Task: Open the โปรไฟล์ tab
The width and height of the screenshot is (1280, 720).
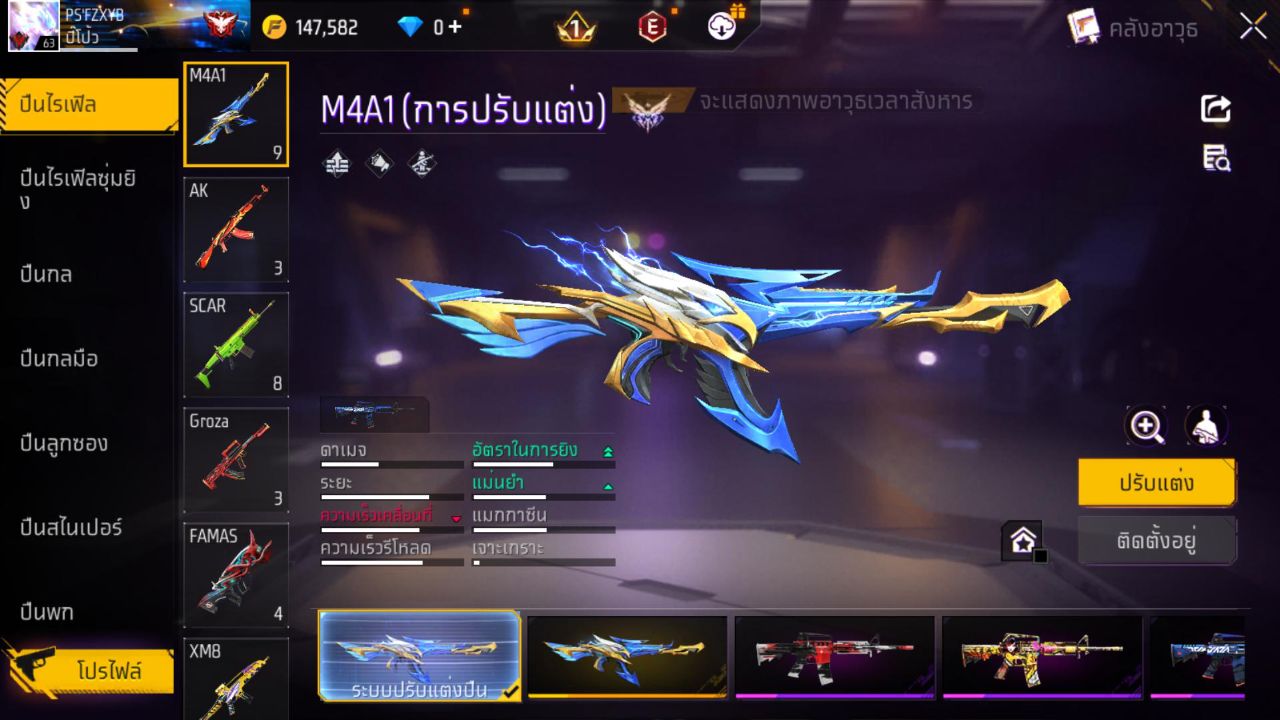Action: (x=108, y=671)
